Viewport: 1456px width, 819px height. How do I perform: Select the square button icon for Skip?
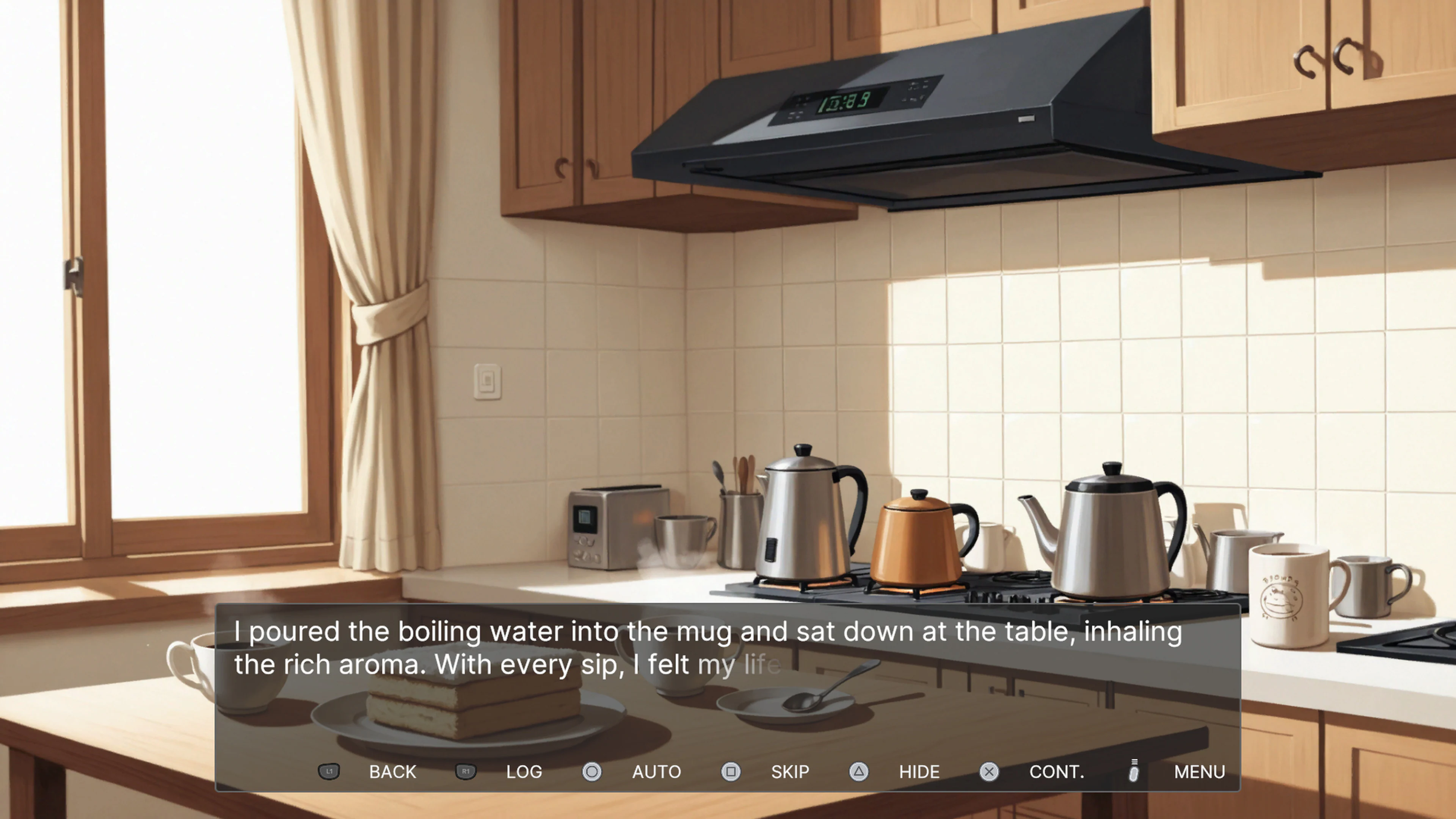coord(731,772)
